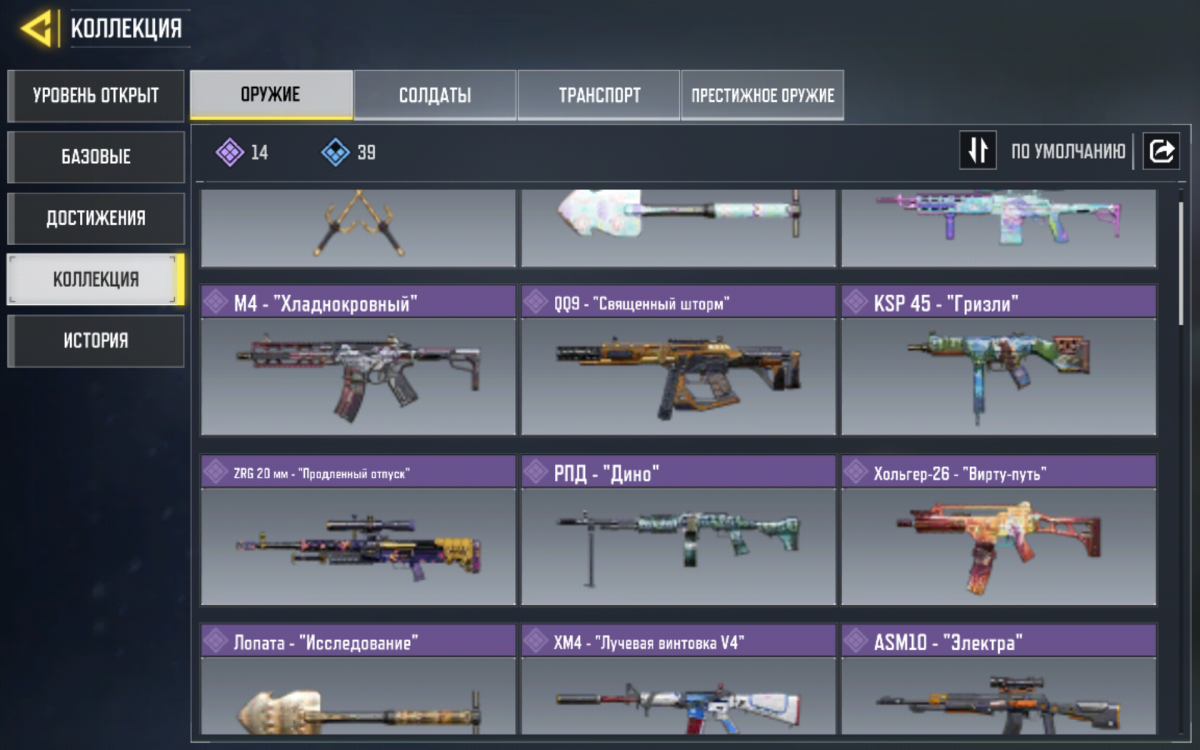Choose the РПД Дино weapon card
1200x750 pixels.
[678, 530]
